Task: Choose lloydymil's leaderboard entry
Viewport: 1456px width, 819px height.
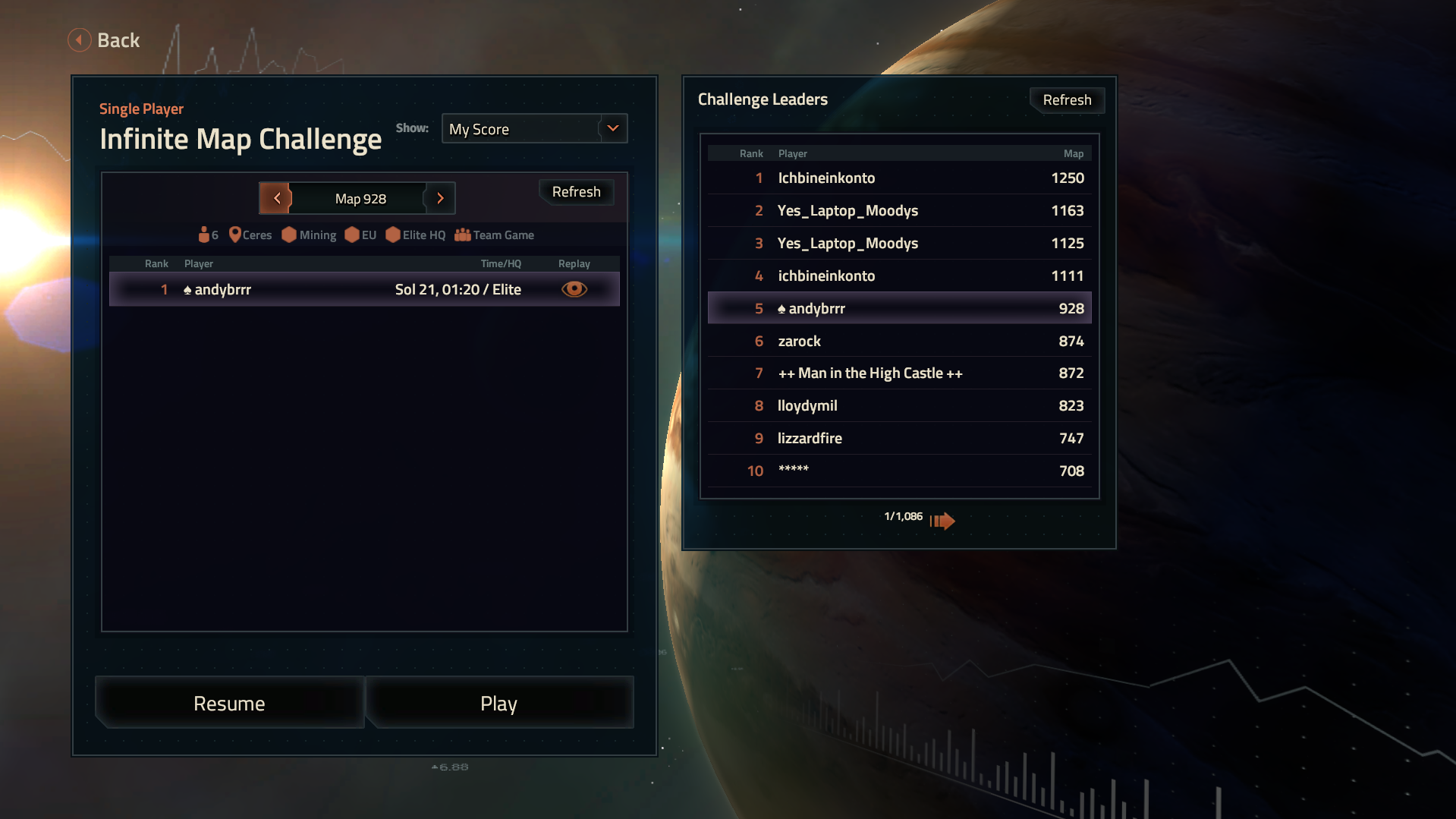Action: (899, 406)
